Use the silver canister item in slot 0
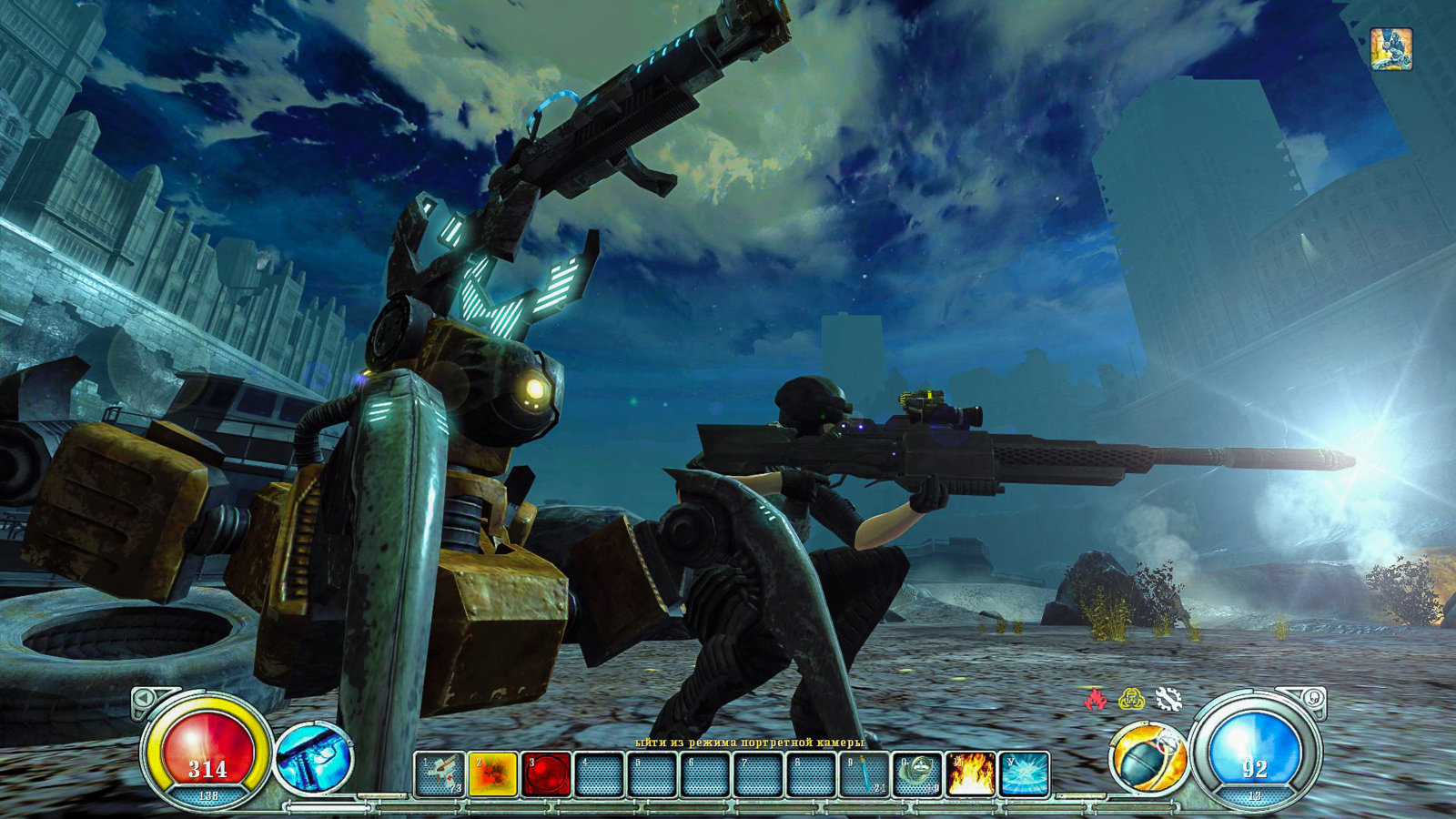The height and width of the screenshot is (819, 1456). (x=917, y=774)
